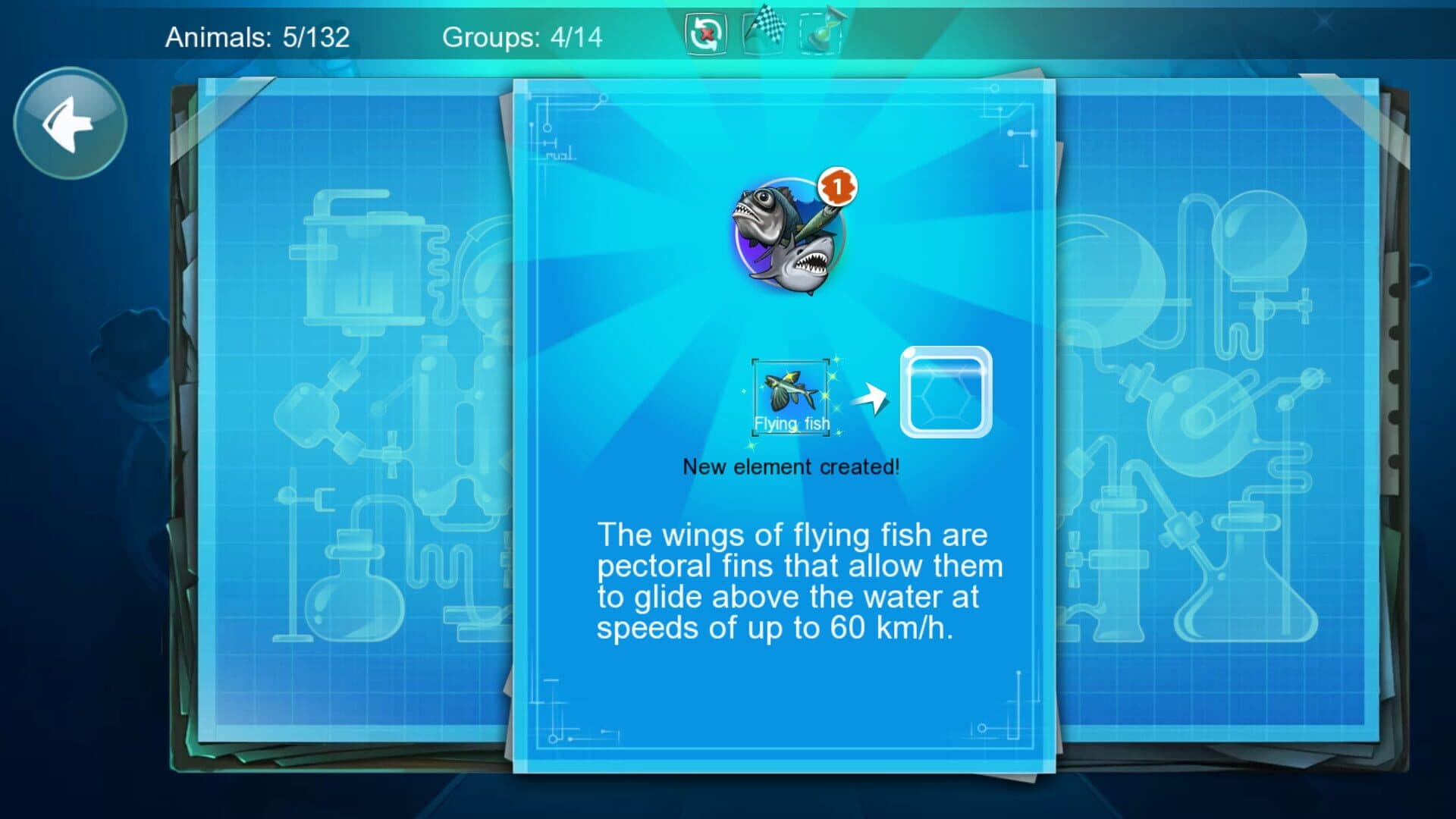This screenshot has height=819, width=1456.
Task: Open the piranha and shark group badge
Action: pos(789,235)
